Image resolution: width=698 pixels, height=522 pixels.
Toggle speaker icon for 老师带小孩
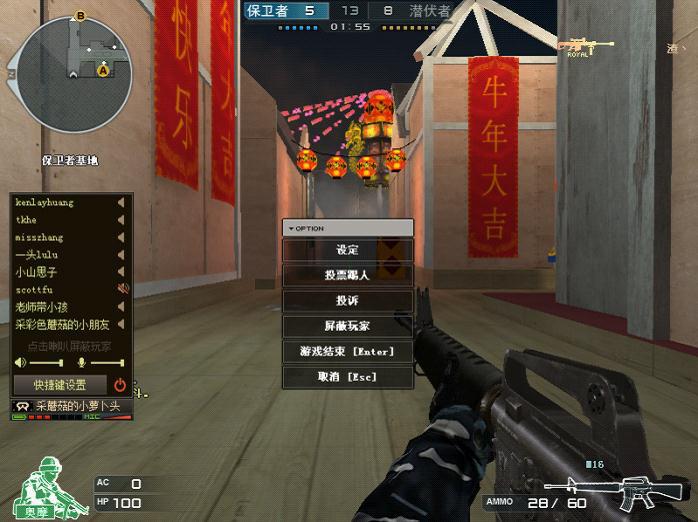coord(122,306)
